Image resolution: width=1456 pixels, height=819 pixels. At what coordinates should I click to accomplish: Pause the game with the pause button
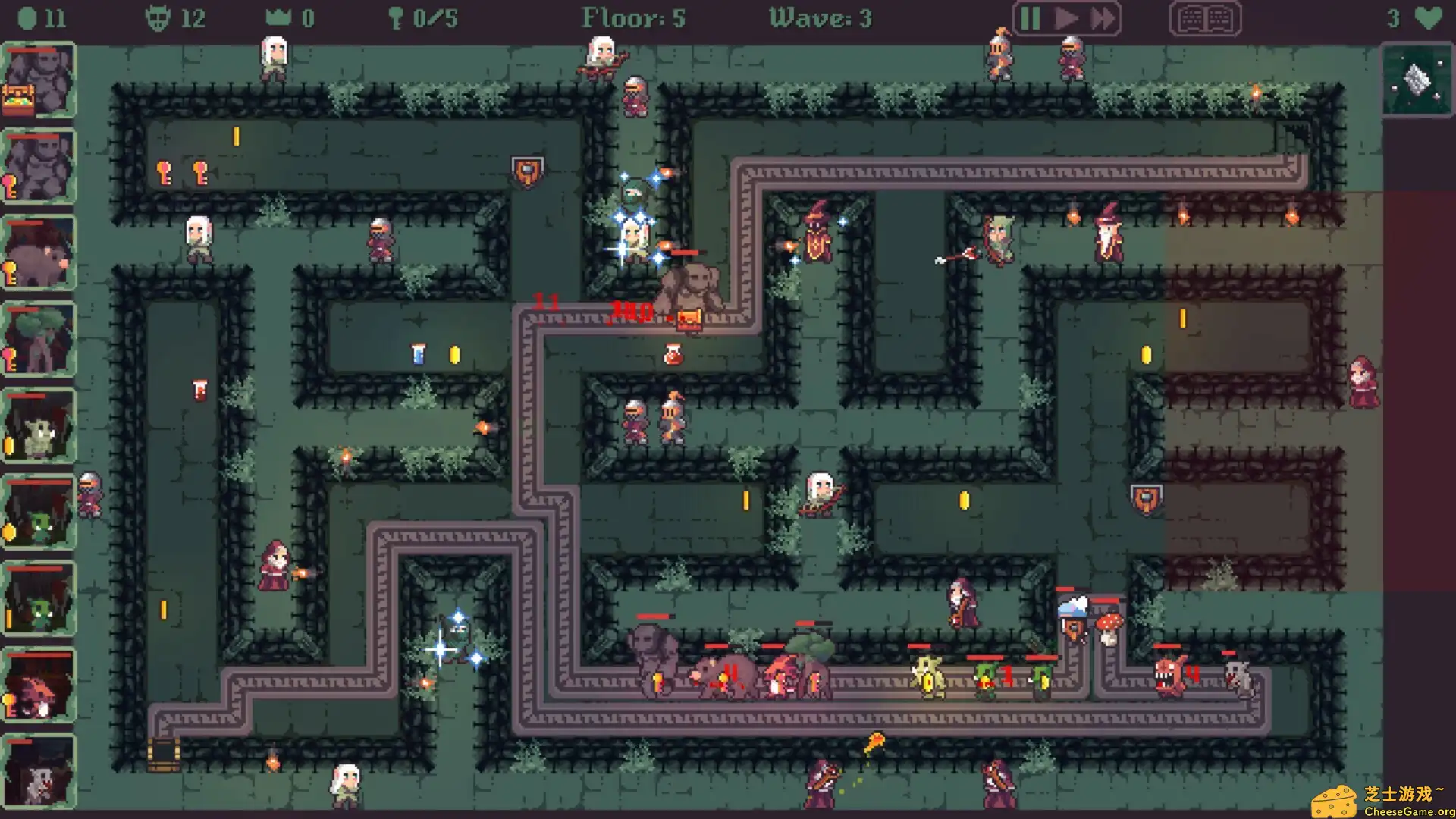tap(1030, 18)
